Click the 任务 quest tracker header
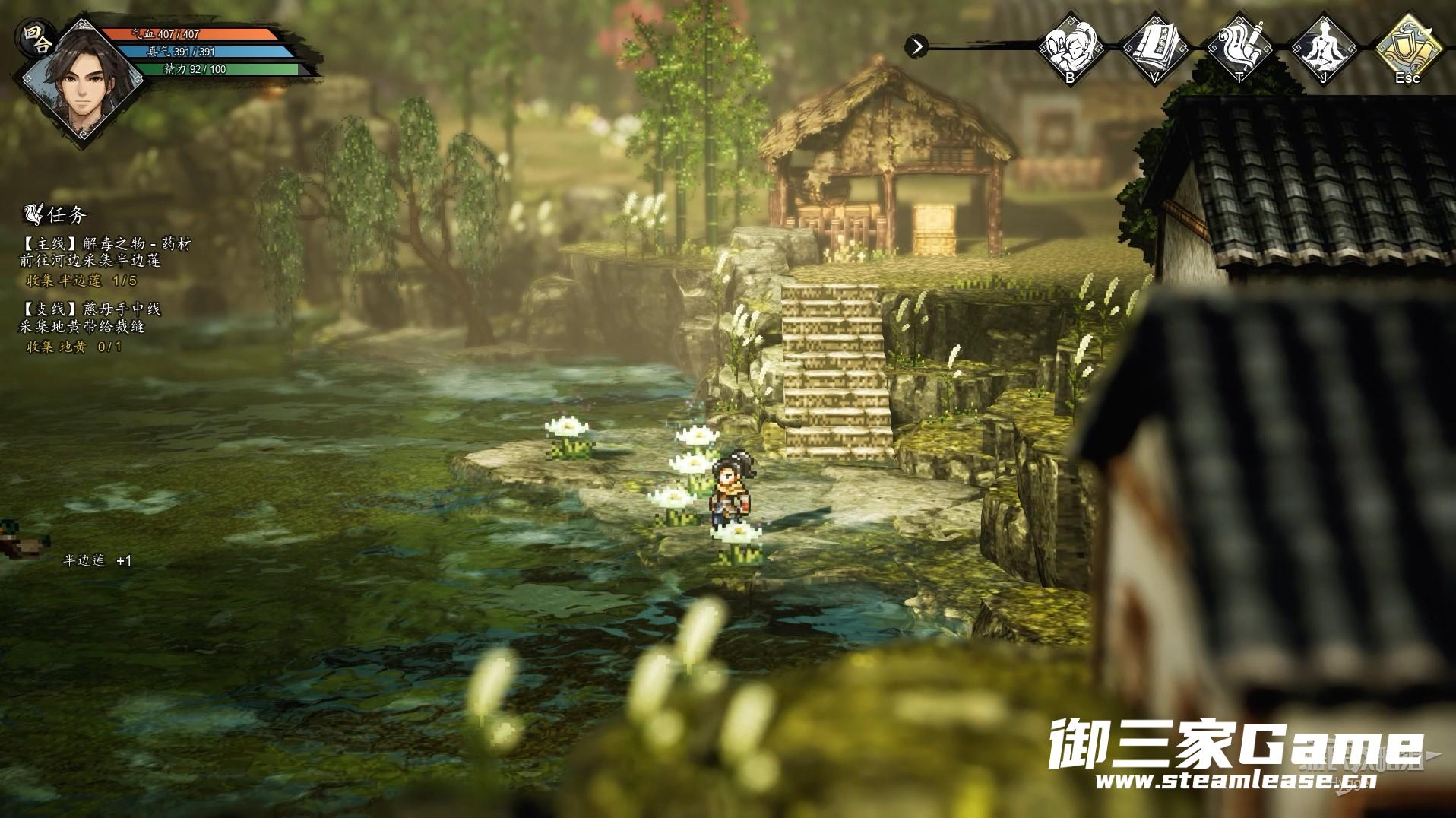Image resolution: width=1456 pixels, height=818 pixels. coord(57,215)
